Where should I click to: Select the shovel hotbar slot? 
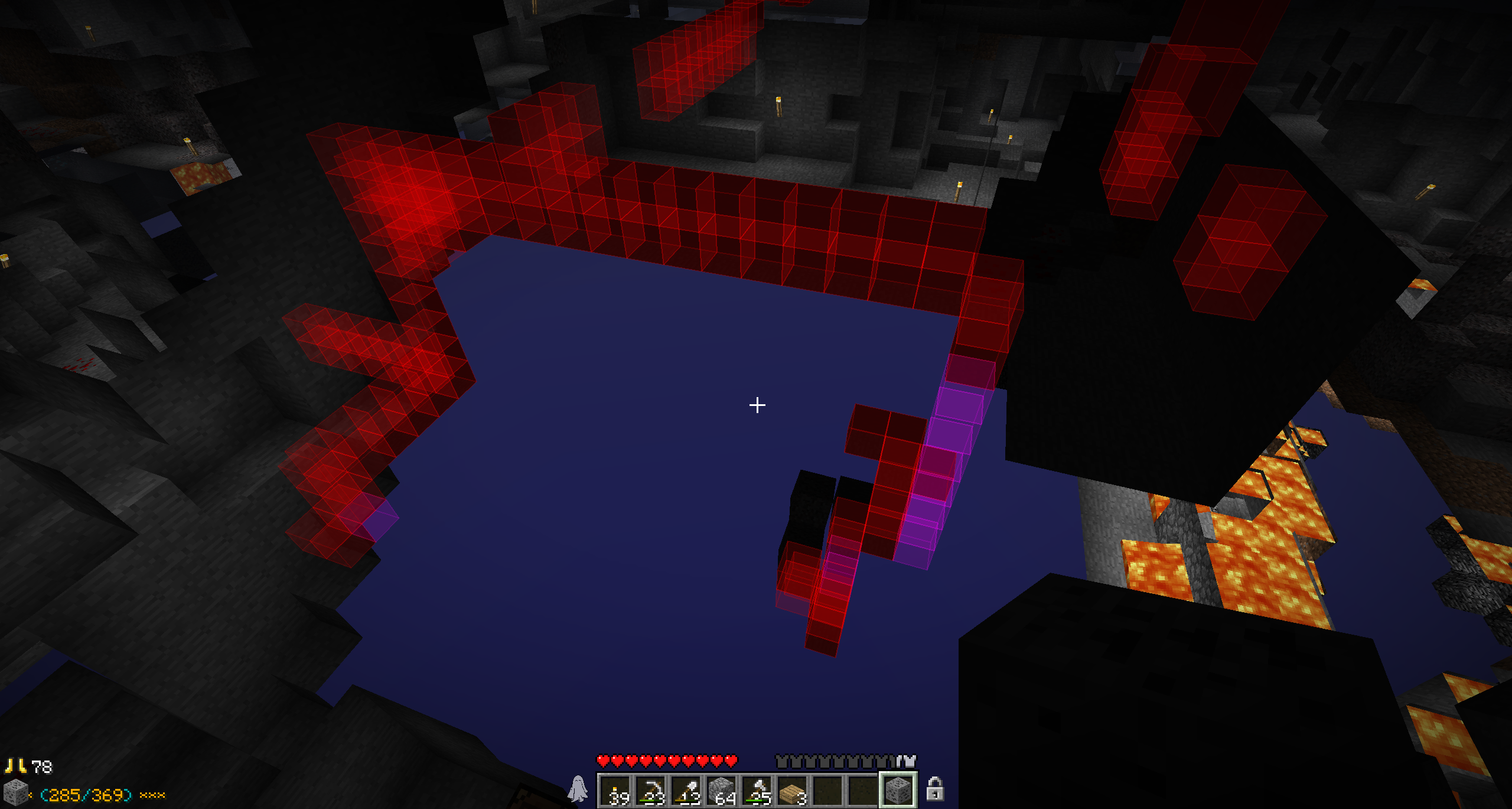click(x=686, y=790)
